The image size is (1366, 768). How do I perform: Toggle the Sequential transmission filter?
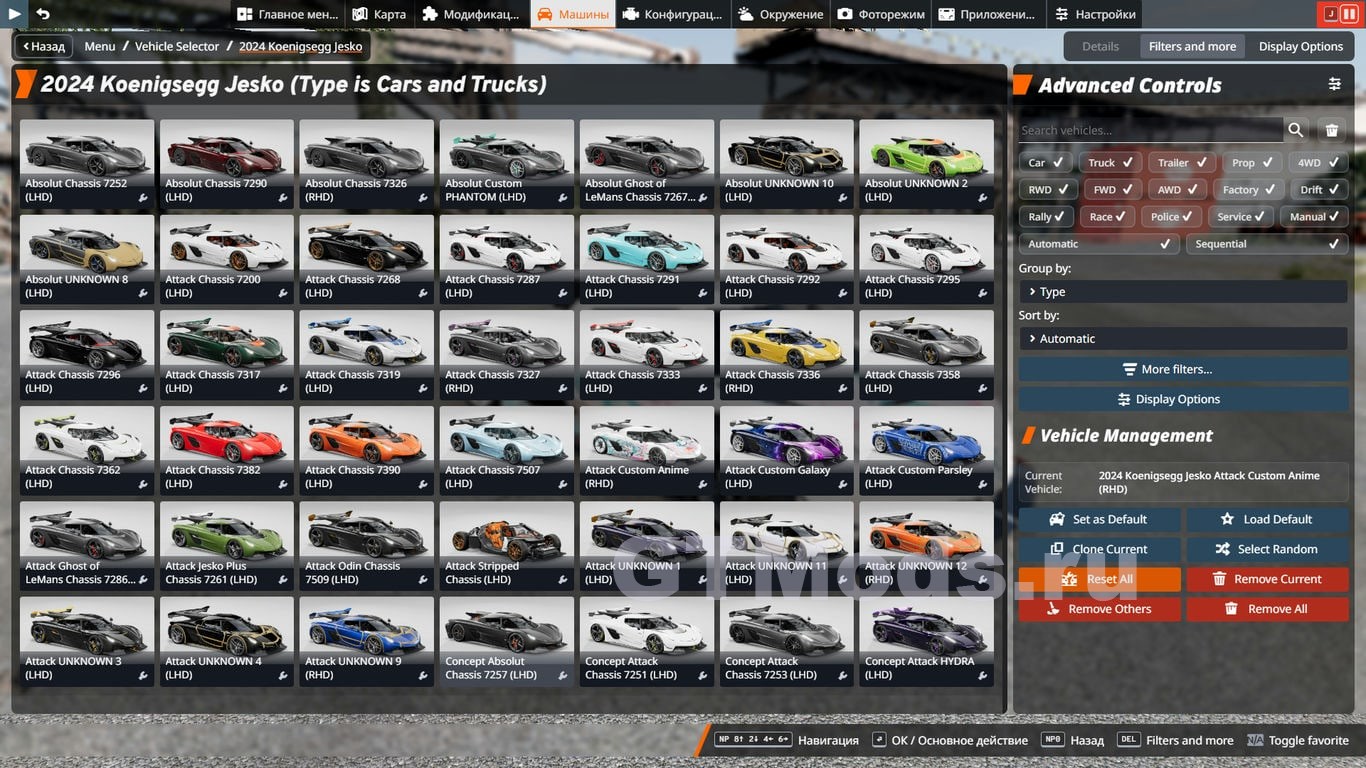(1266, 244)
